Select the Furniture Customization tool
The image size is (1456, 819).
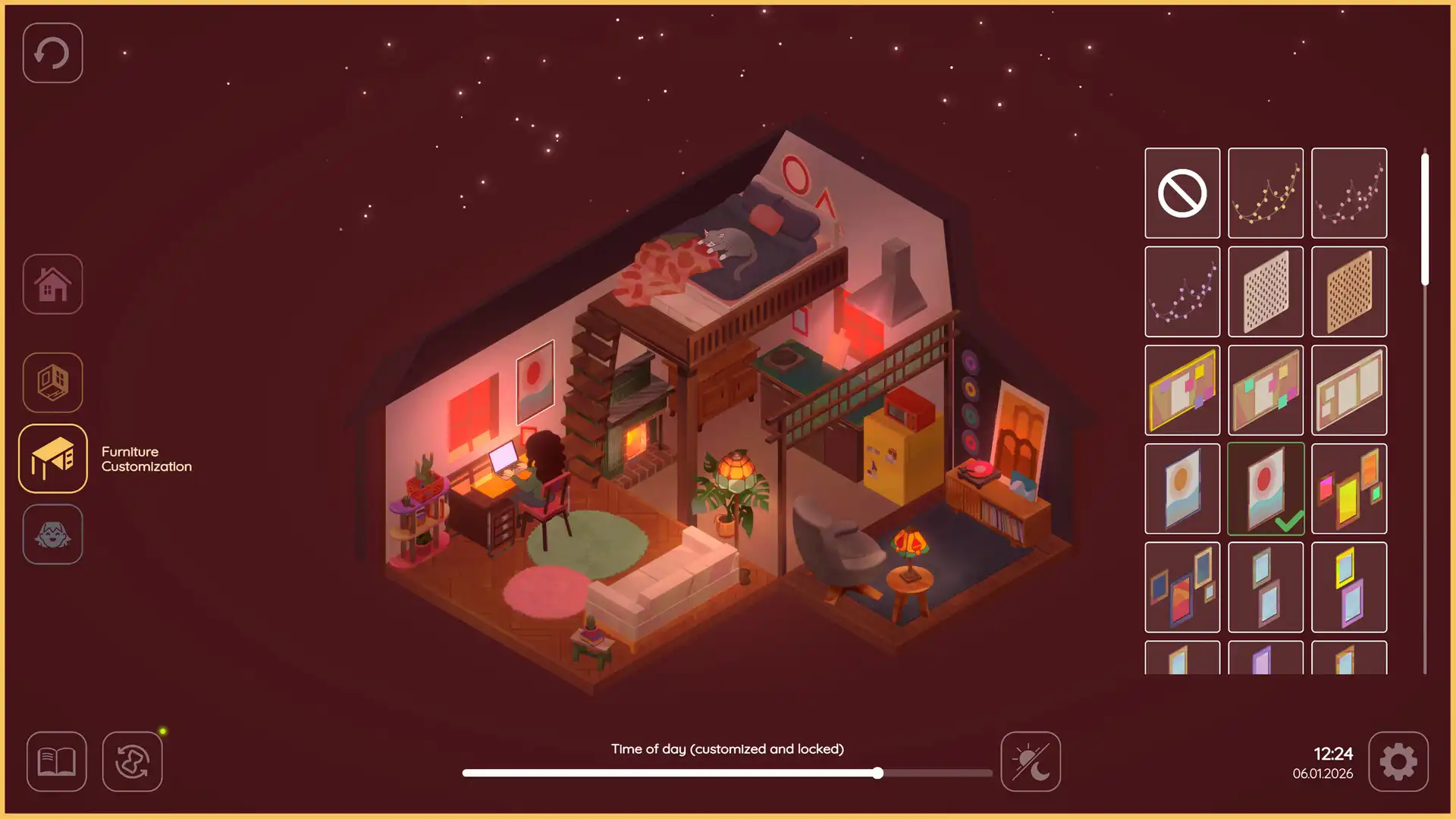(52, 460)
